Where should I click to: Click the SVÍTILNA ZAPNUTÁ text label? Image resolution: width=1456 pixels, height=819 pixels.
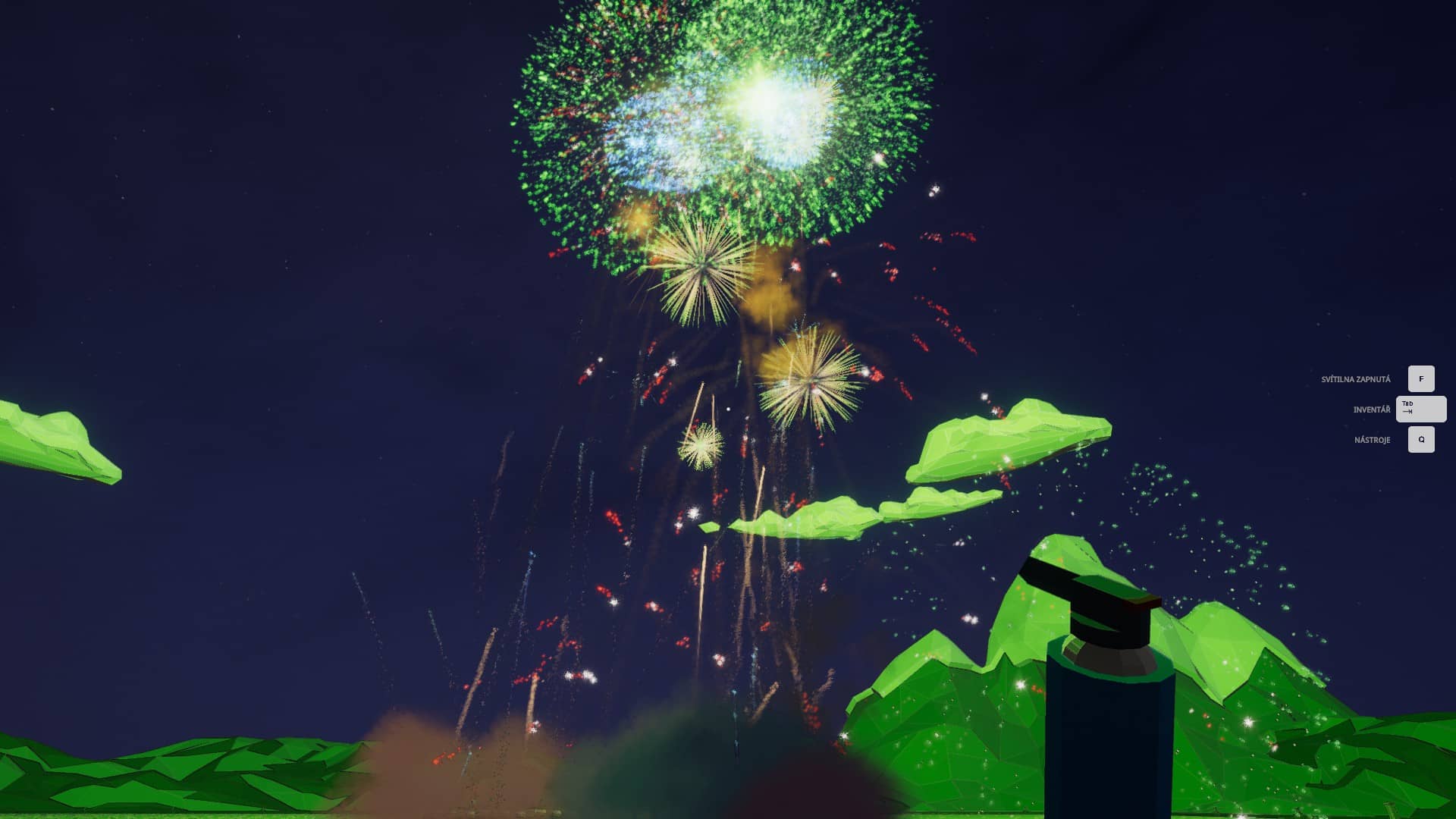click(x=1356, y=378)
